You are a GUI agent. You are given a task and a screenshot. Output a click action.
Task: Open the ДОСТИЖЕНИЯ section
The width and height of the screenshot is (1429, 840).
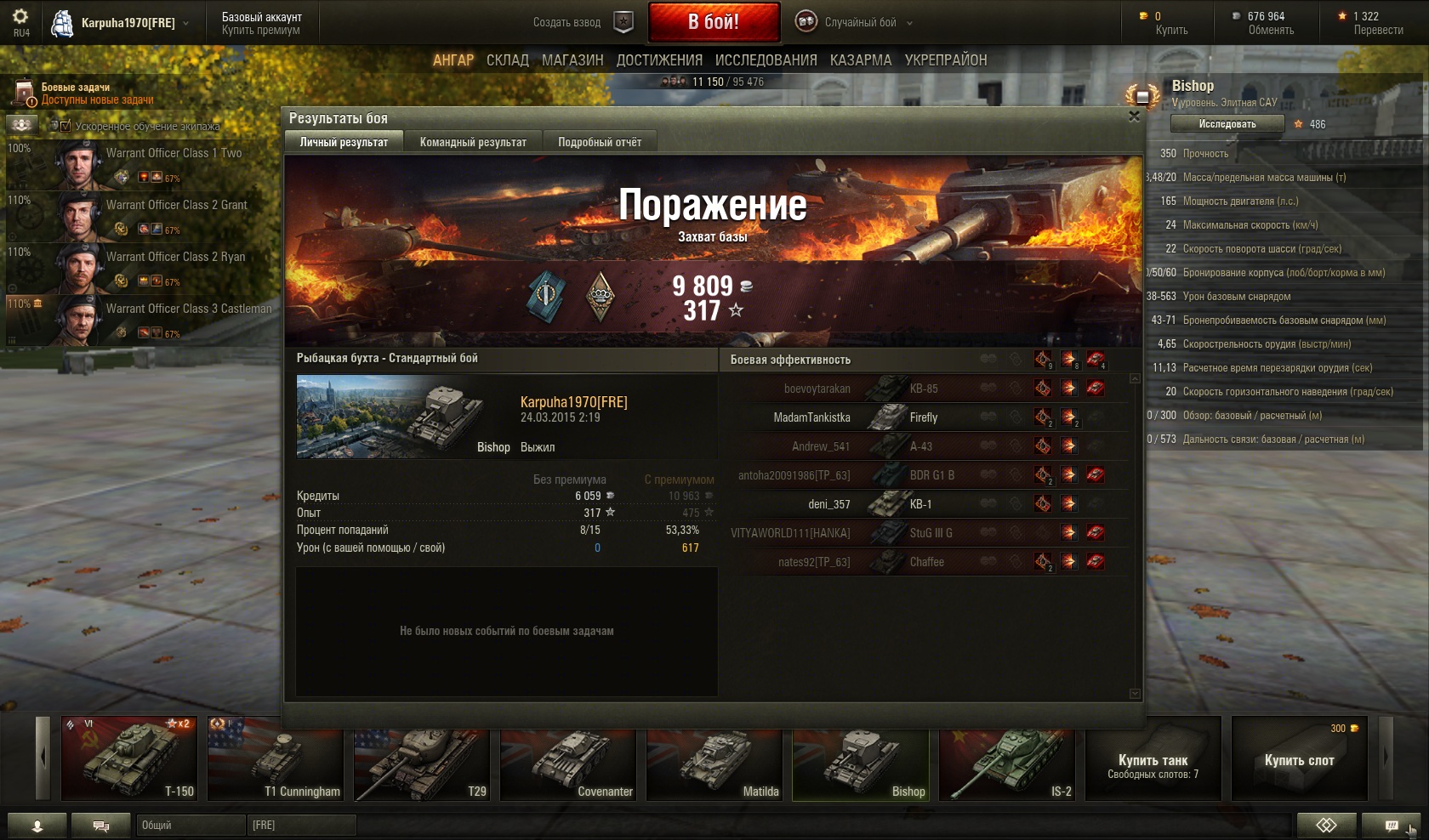tap(659, 60)
